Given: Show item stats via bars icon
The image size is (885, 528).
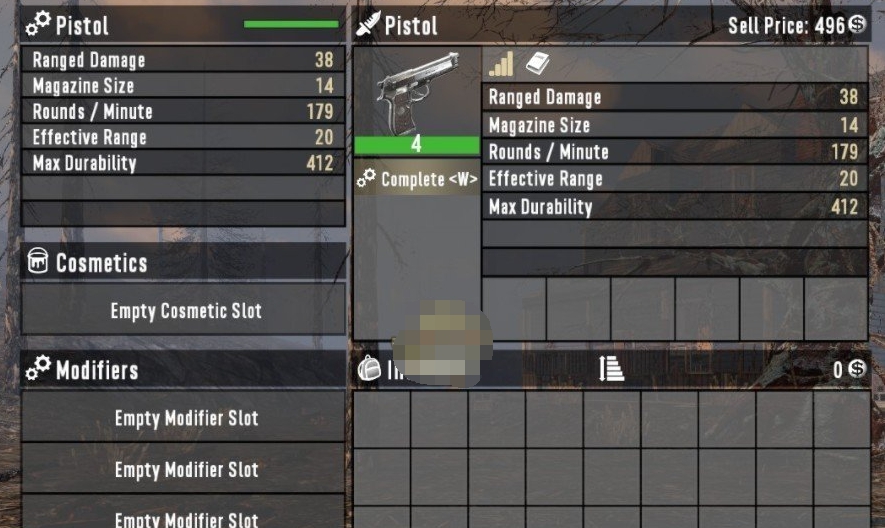Looking at the screenshot, I should click(x=501, y=64).
